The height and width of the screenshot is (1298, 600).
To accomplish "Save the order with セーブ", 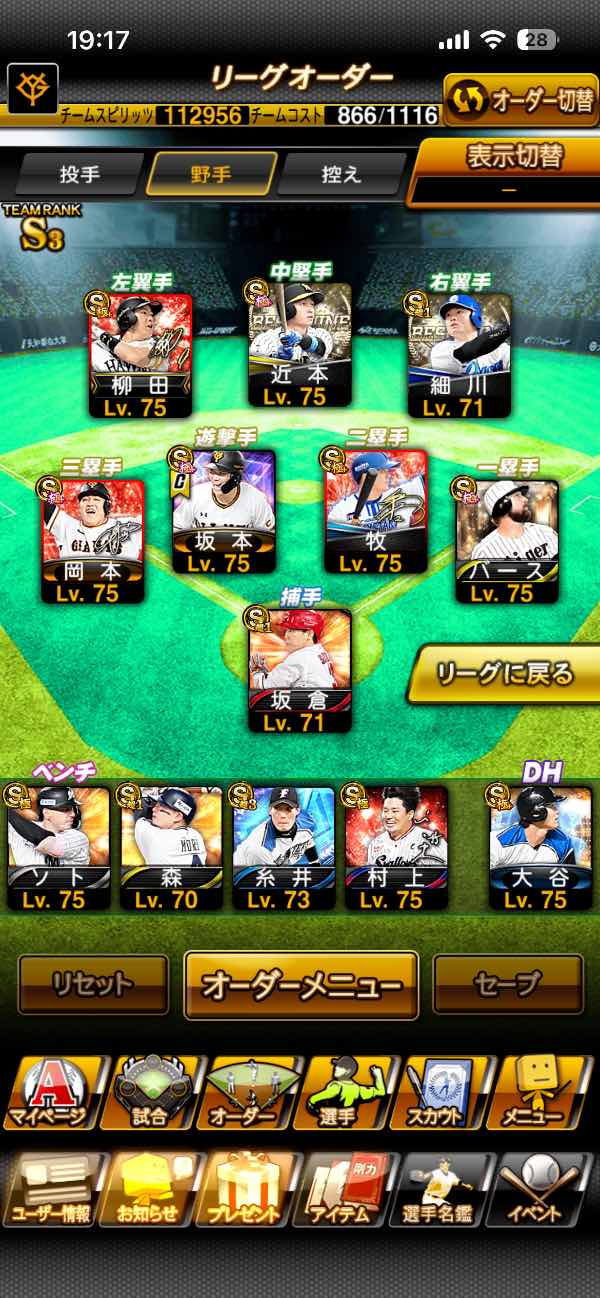I will [507, 984].
